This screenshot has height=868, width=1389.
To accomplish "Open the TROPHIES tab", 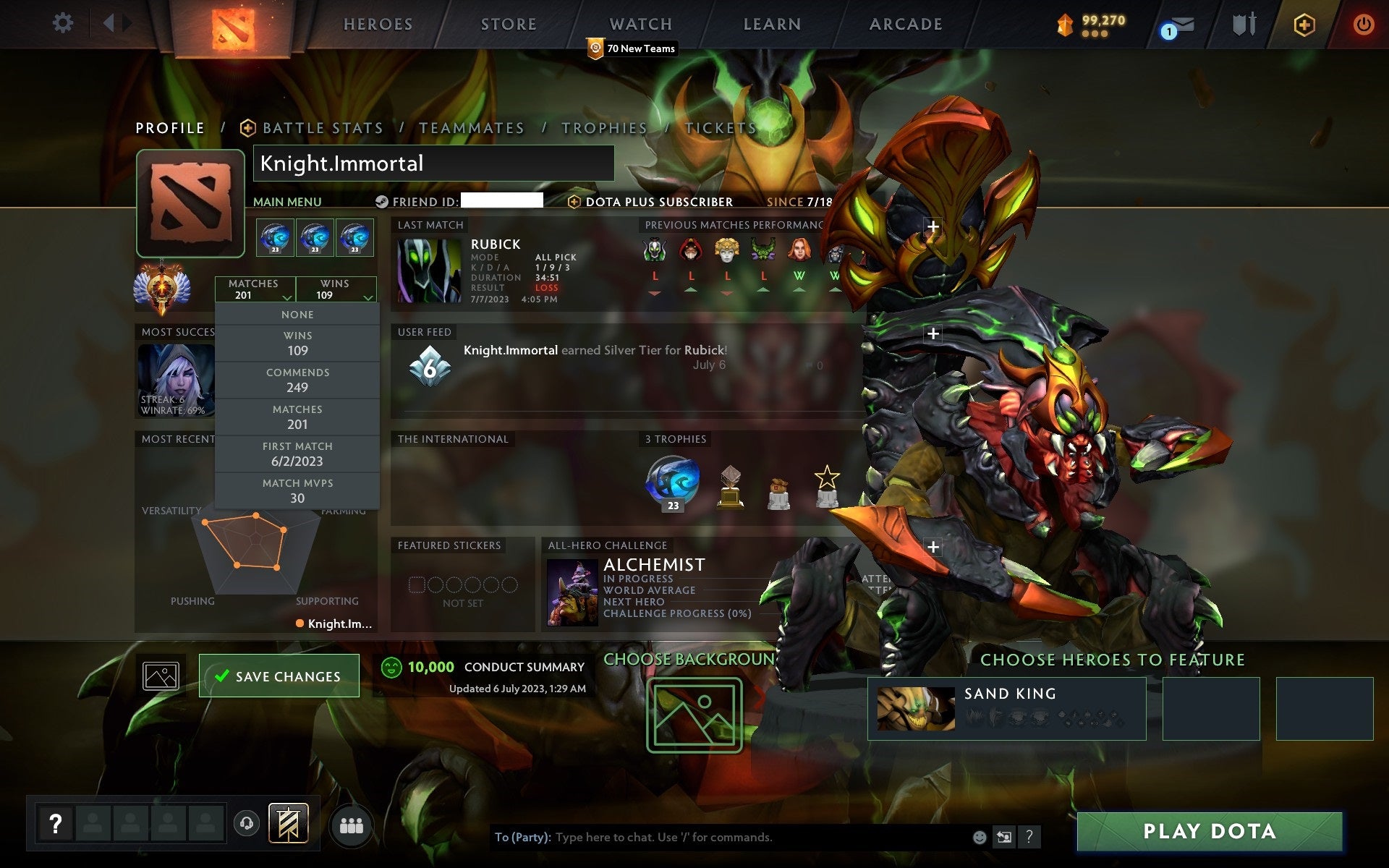I will (x=605, y=127).
